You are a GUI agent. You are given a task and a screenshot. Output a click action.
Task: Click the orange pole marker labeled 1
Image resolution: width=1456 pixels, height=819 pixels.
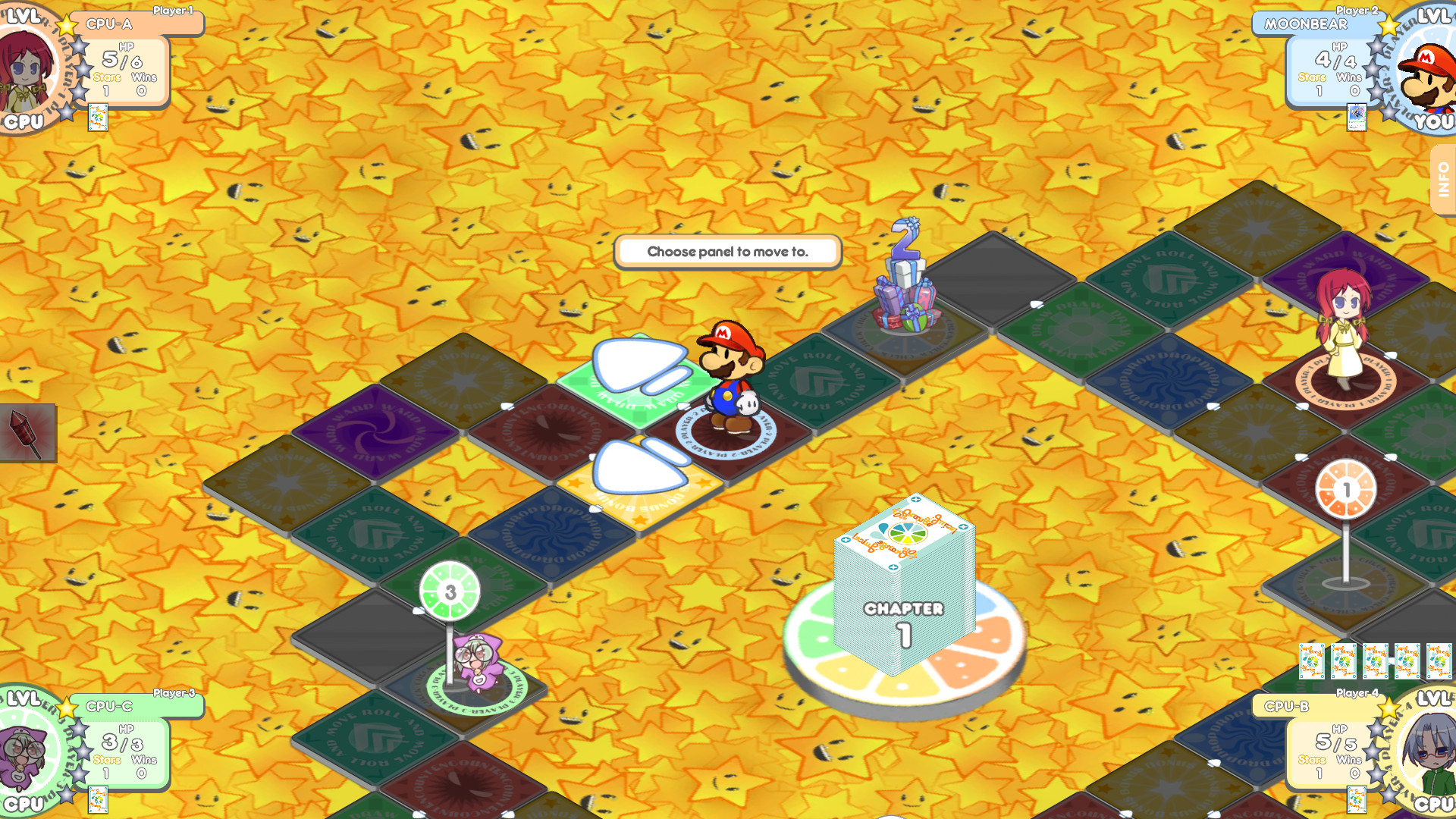click(x=1347, y=489)
